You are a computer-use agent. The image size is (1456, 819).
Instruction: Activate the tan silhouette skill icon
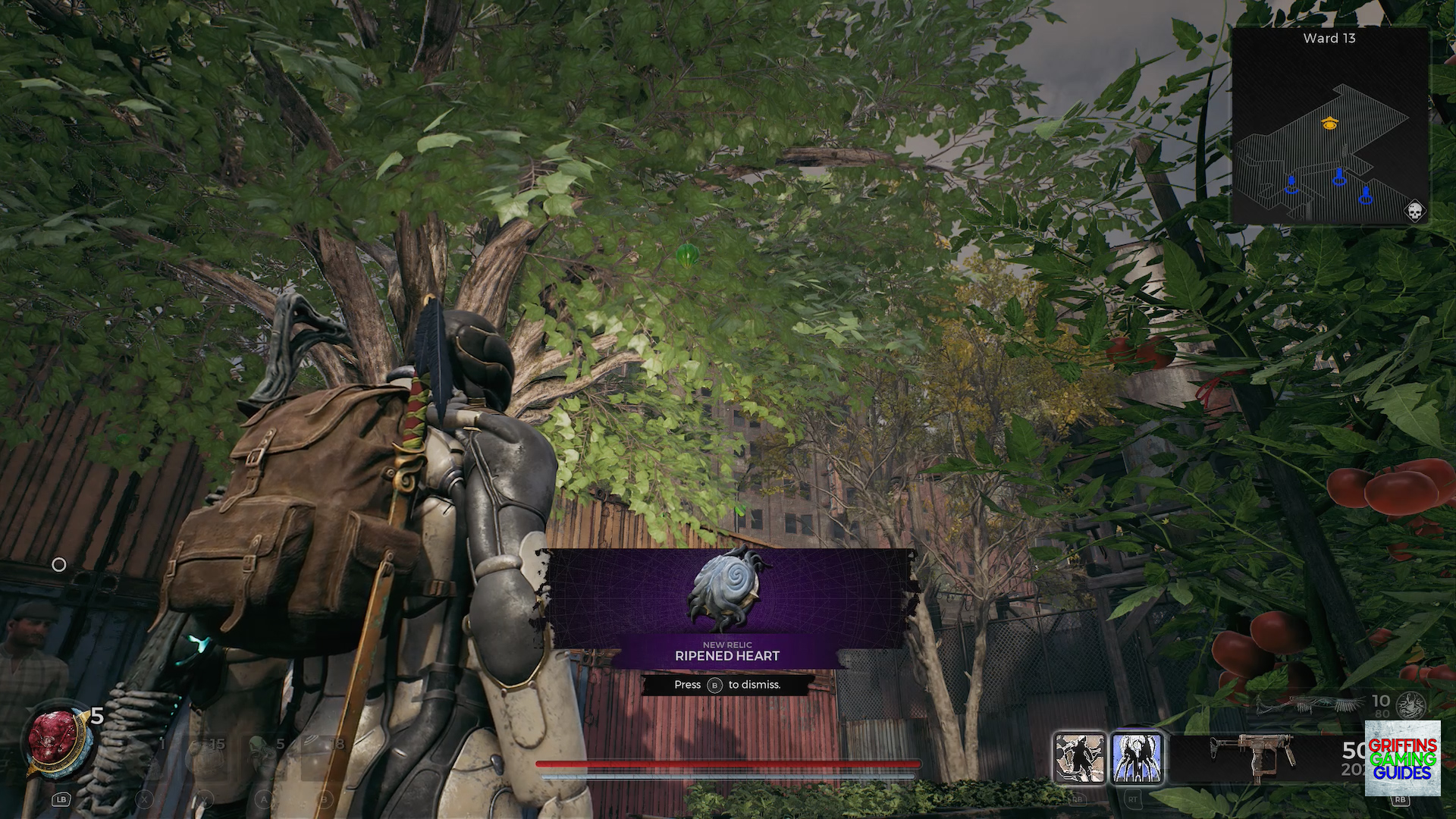(1079, 758)
